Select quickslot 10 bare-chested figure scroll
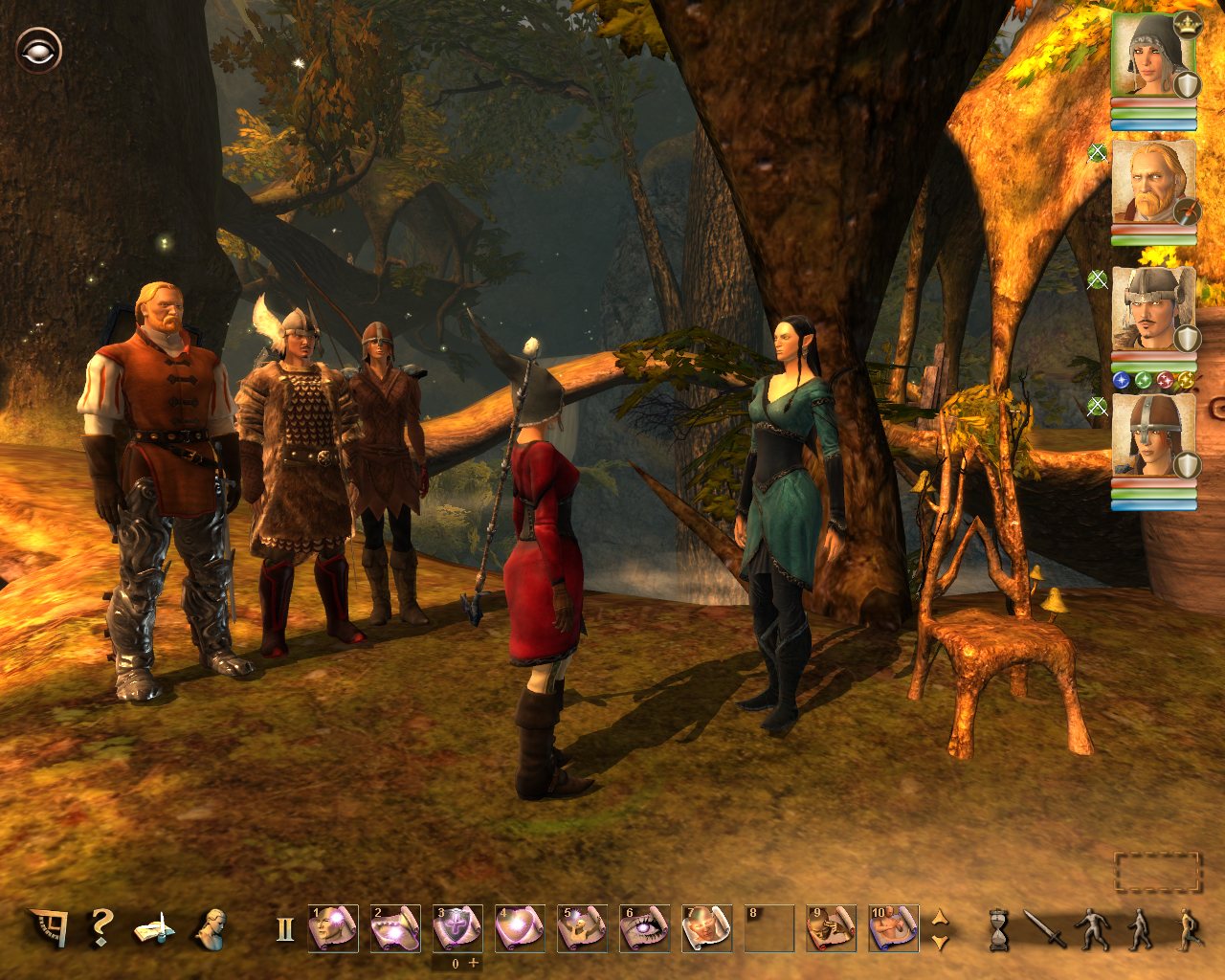Screen dimensions: 1225x980 [x=893, y=928]
